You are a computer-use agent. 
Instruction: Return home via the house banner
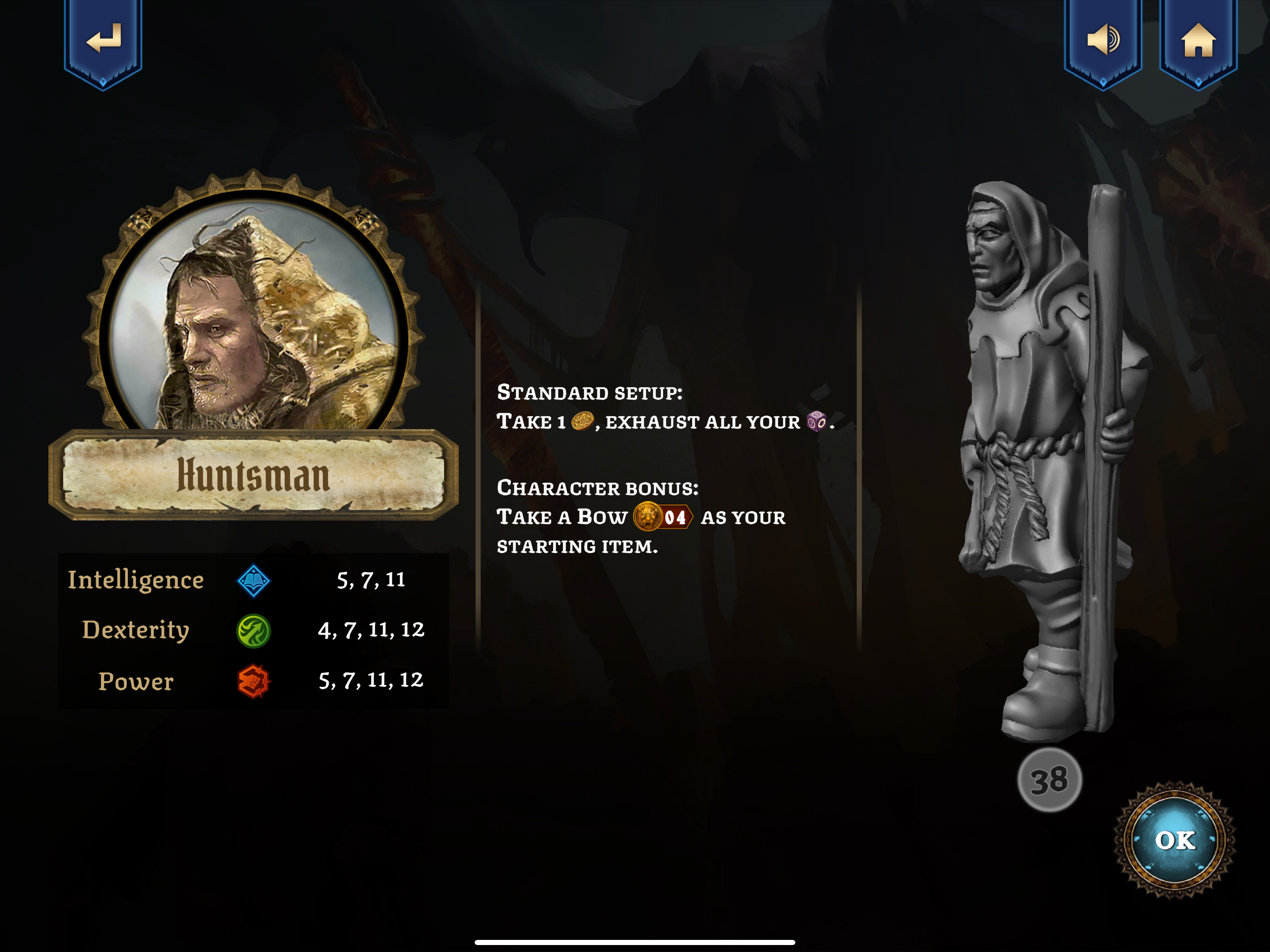(1198, 40)
